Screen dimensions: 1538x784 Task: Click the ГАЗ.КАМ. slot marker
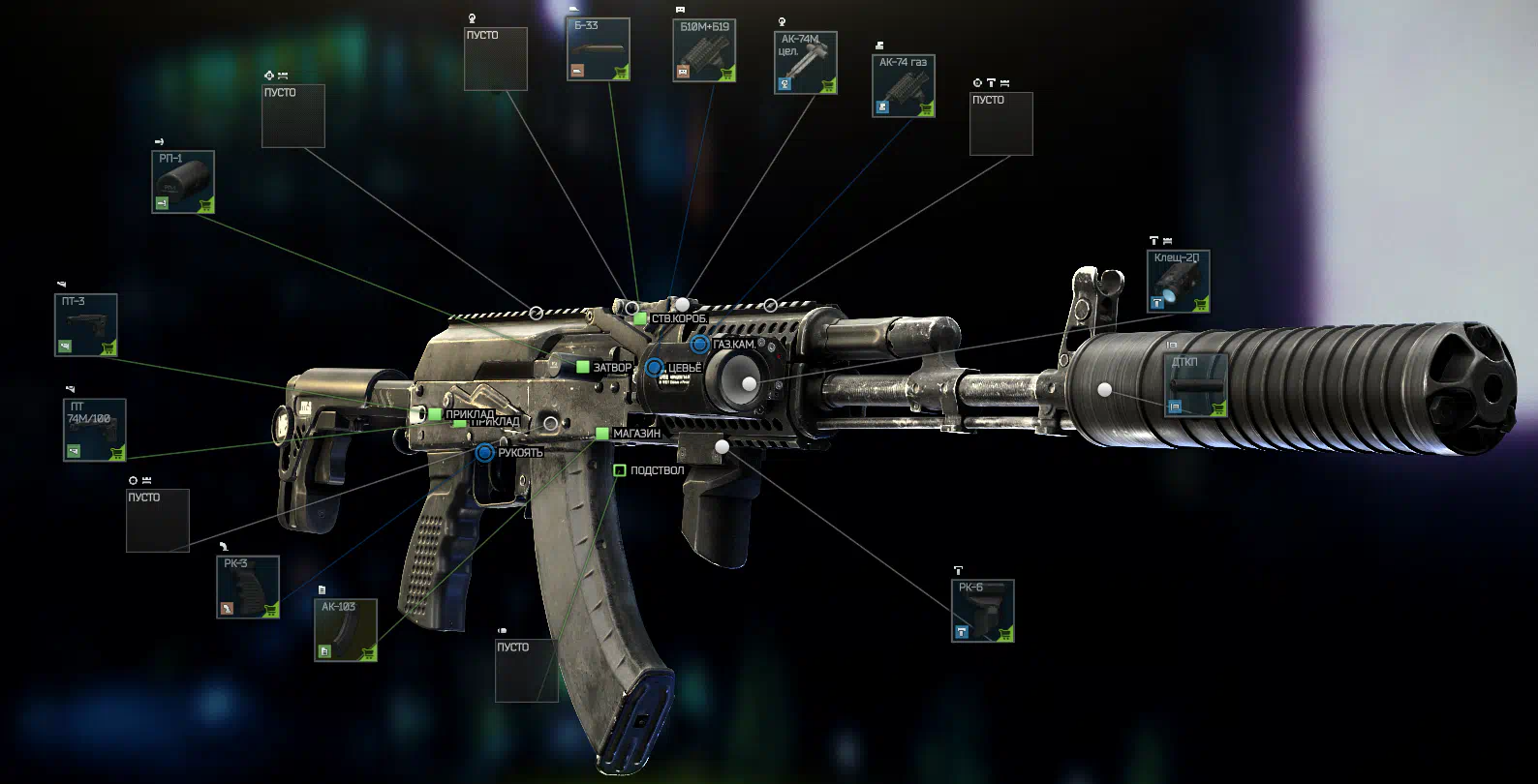point(699,345)
